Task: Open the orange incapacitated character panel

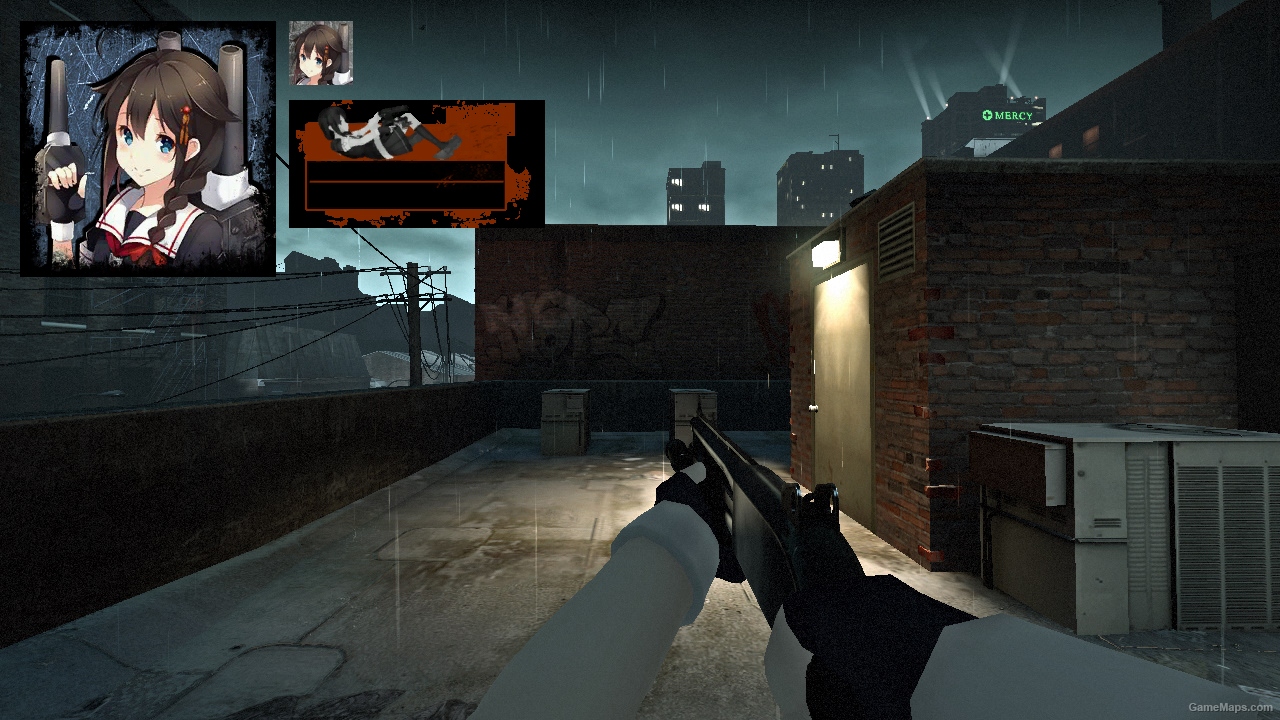Action: tap(416, 163)
